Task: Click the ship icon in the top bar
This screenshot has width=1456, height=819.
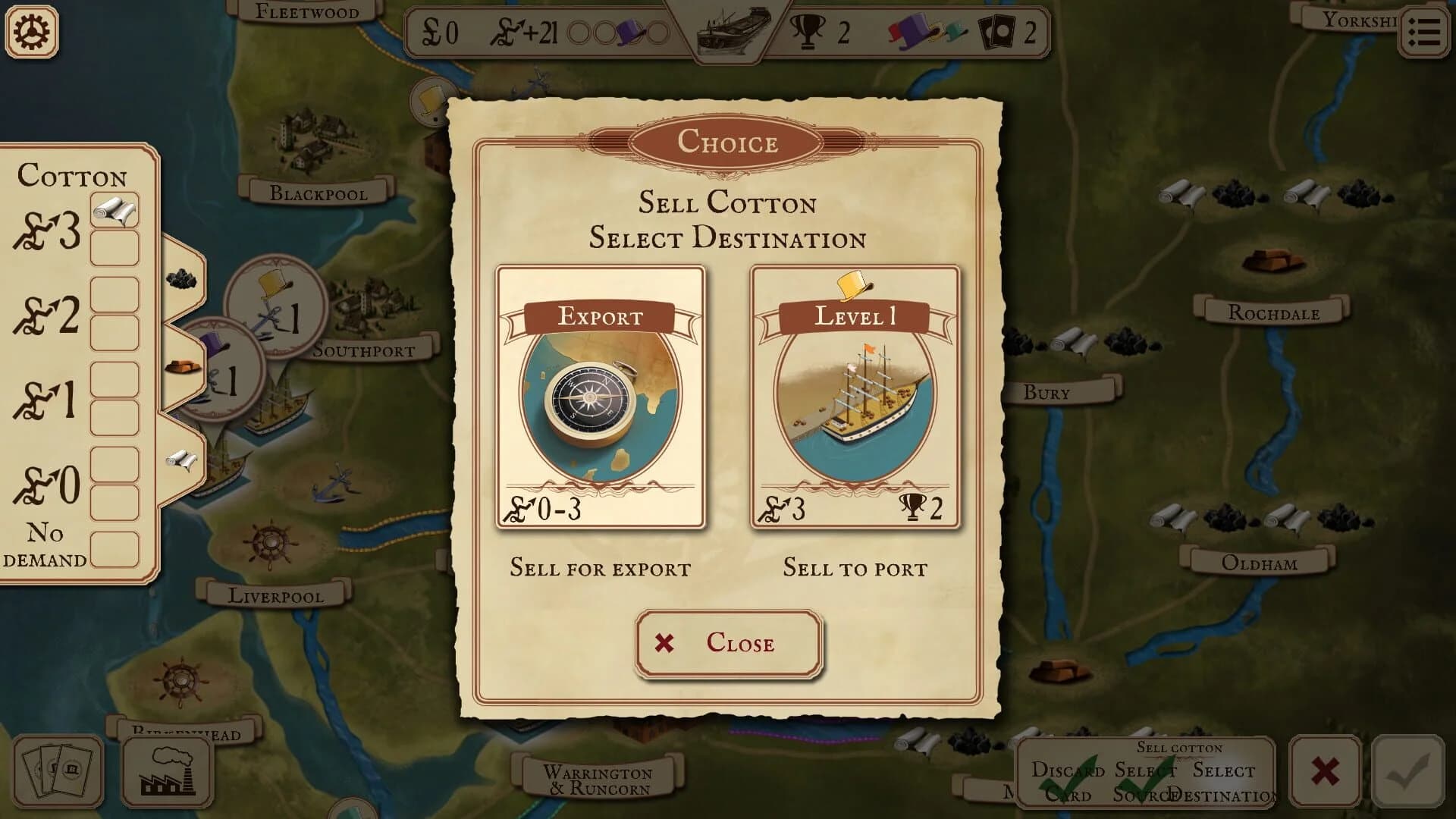Action: tap(733, 30)
